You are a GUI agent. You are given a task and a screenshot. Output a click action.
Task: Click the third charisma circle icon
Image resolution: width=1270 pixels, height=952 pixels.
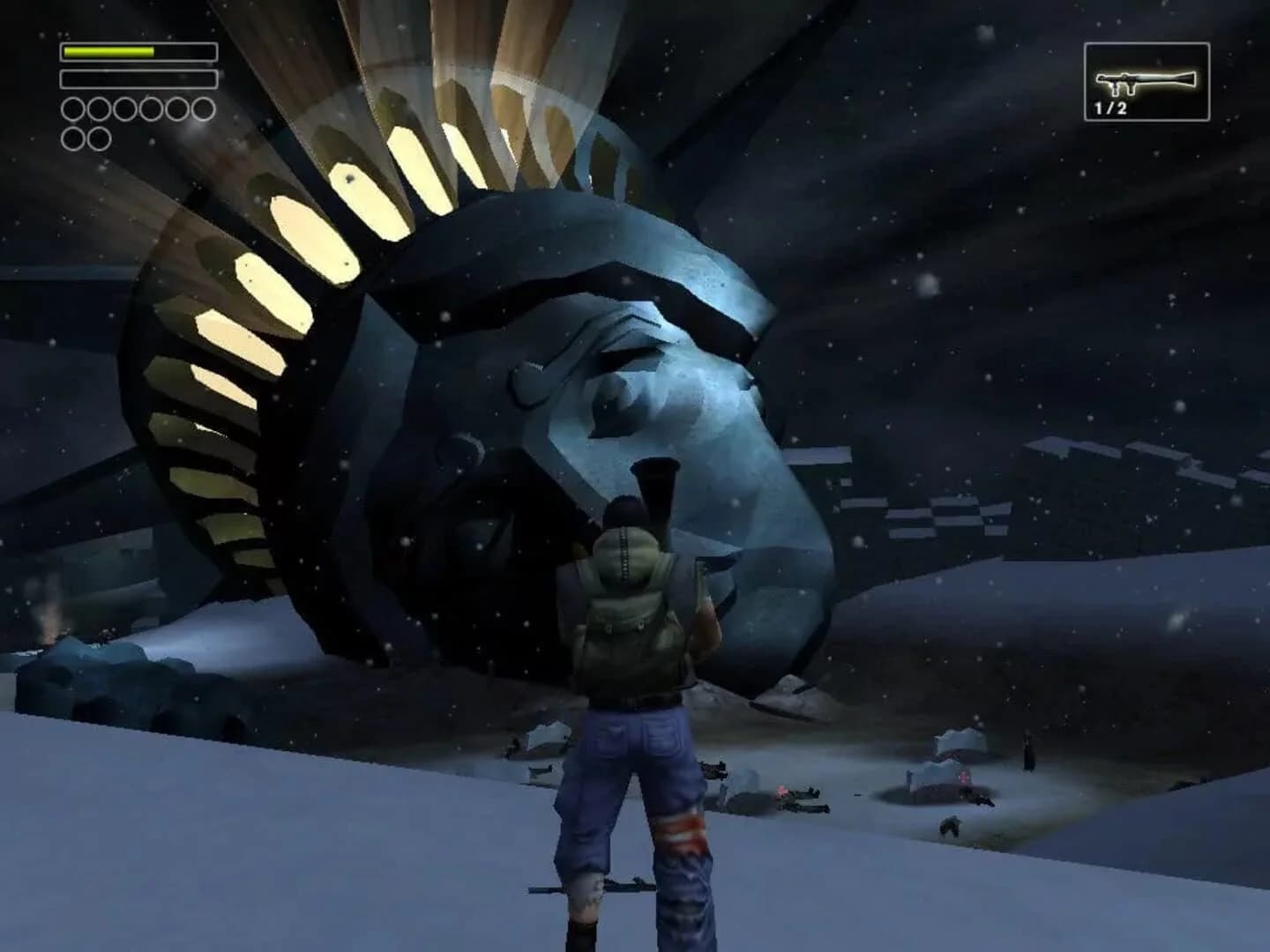[124, 109]
